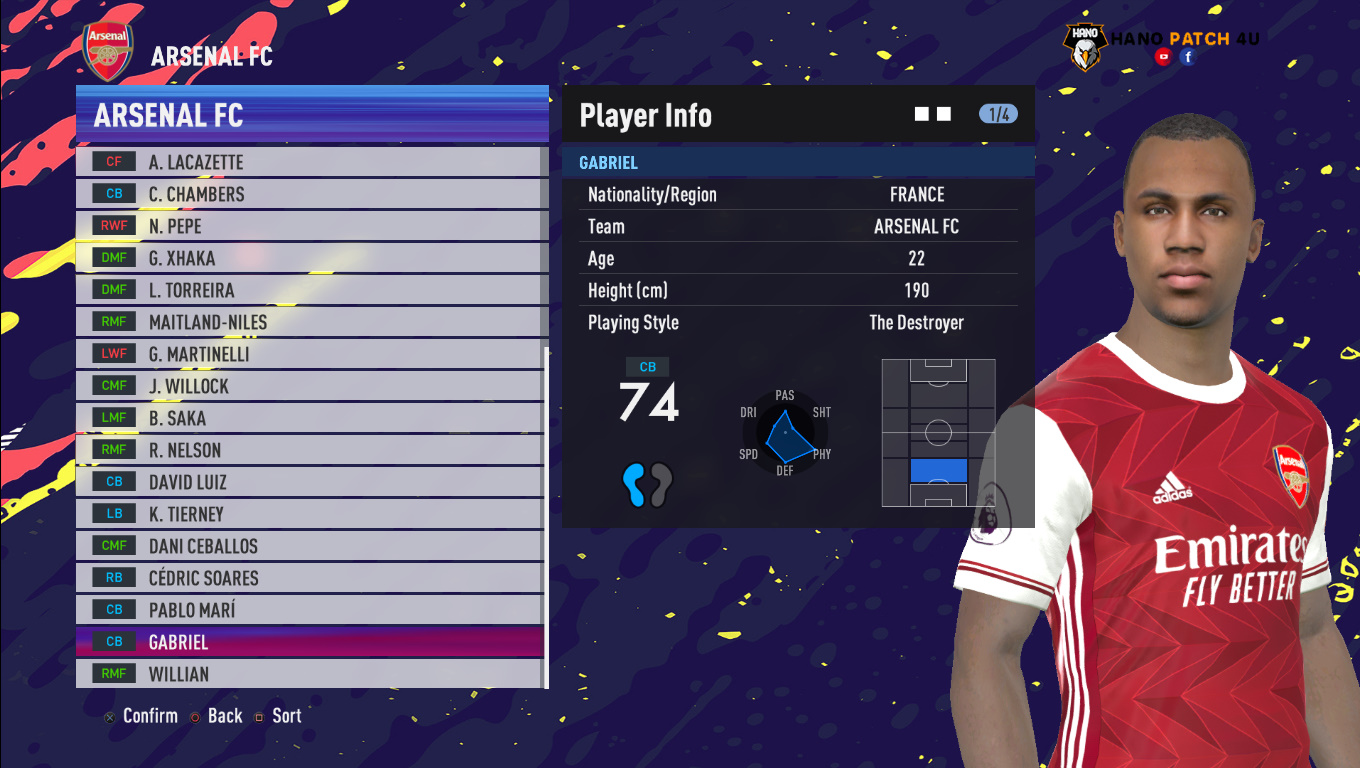This screenshot has height=768, width=1360.
Task: Select Dani Ceballos entry
Action: pyautogui.click(x=310, y=546)
